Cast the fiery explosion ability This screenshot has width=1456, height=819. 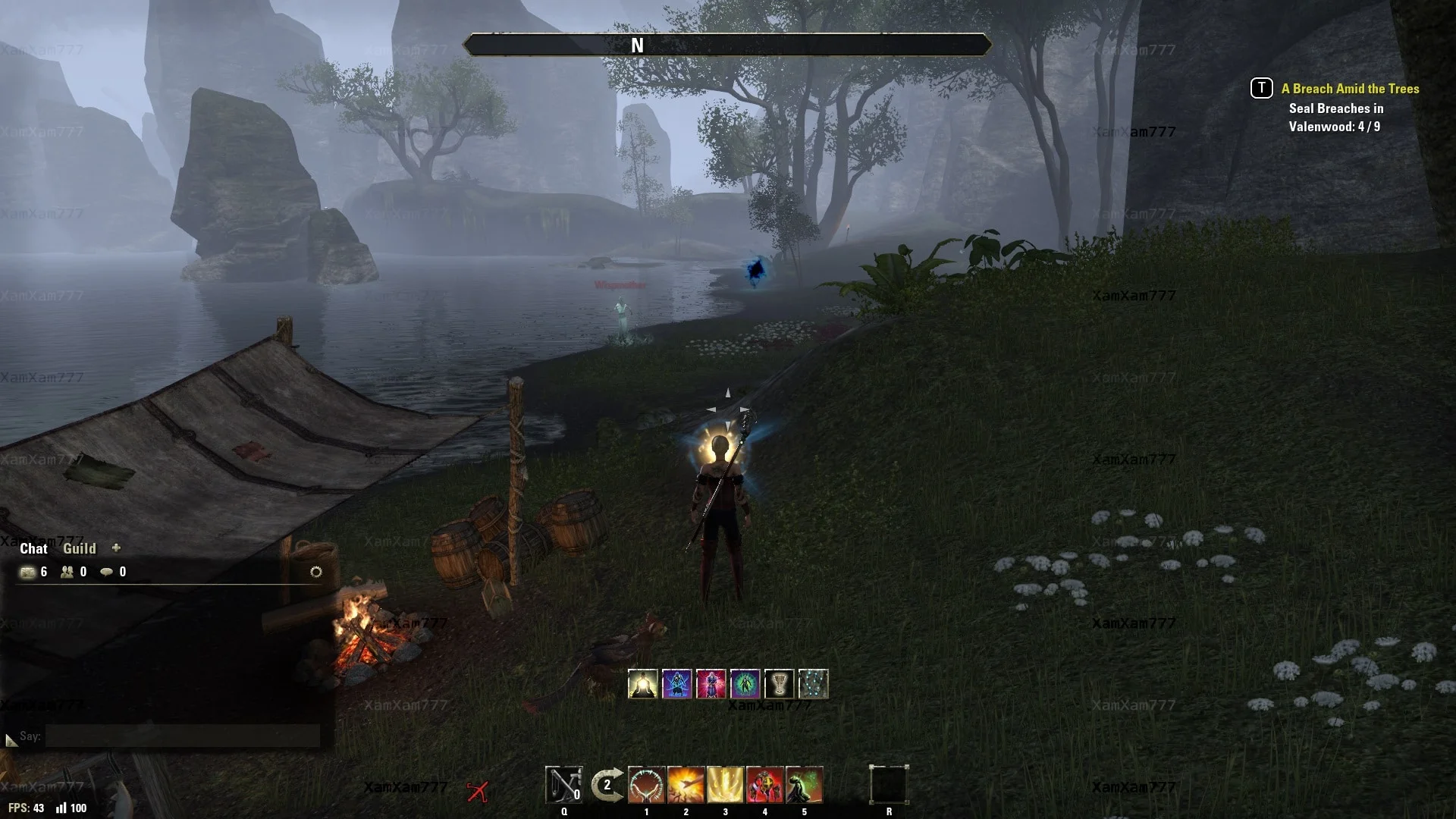[686, 784]
